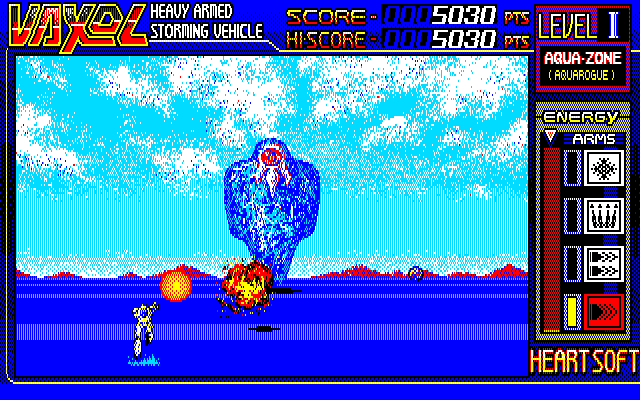This screenshot has width=640, height=400.
Task: Choose the upward multi-missile weapon icon
Action: pos(603,215)
